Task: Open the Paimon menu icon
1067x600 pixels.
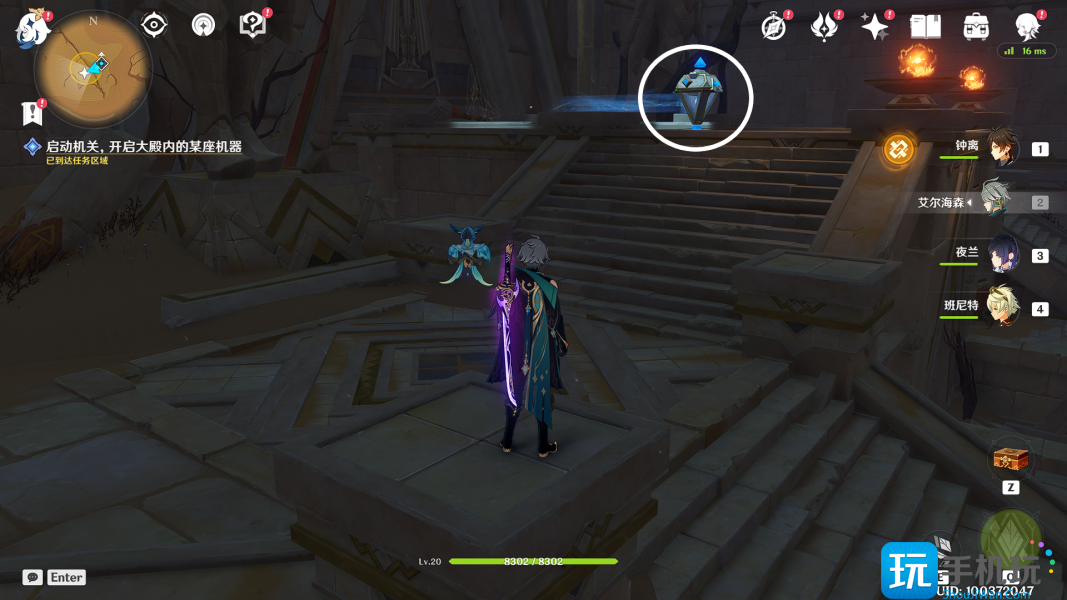Action: tap(32, 29)
